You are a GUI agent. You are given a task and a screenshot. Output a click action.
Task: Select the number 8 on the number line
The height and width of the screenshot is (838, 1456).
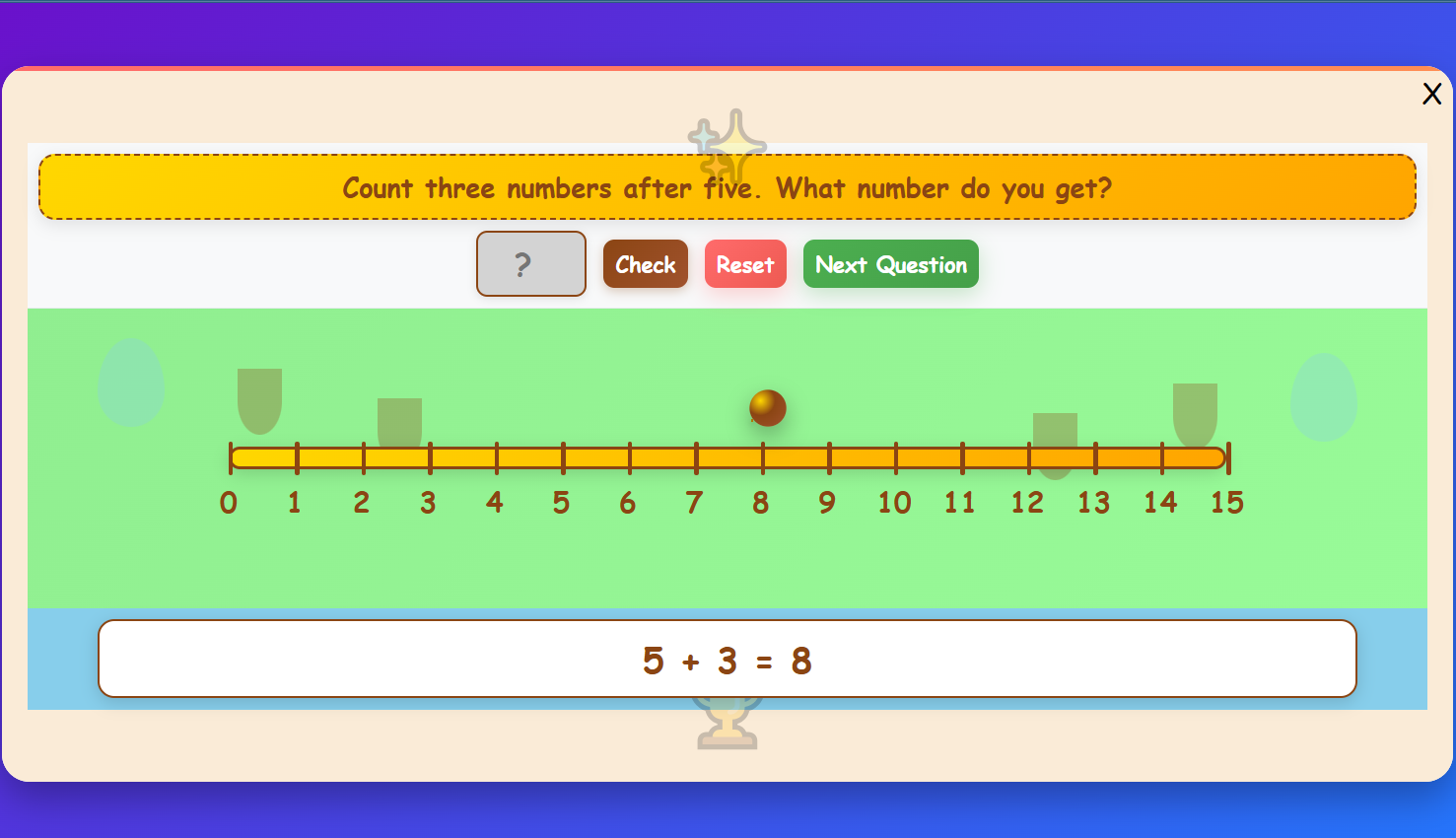[x=760, y=503]
